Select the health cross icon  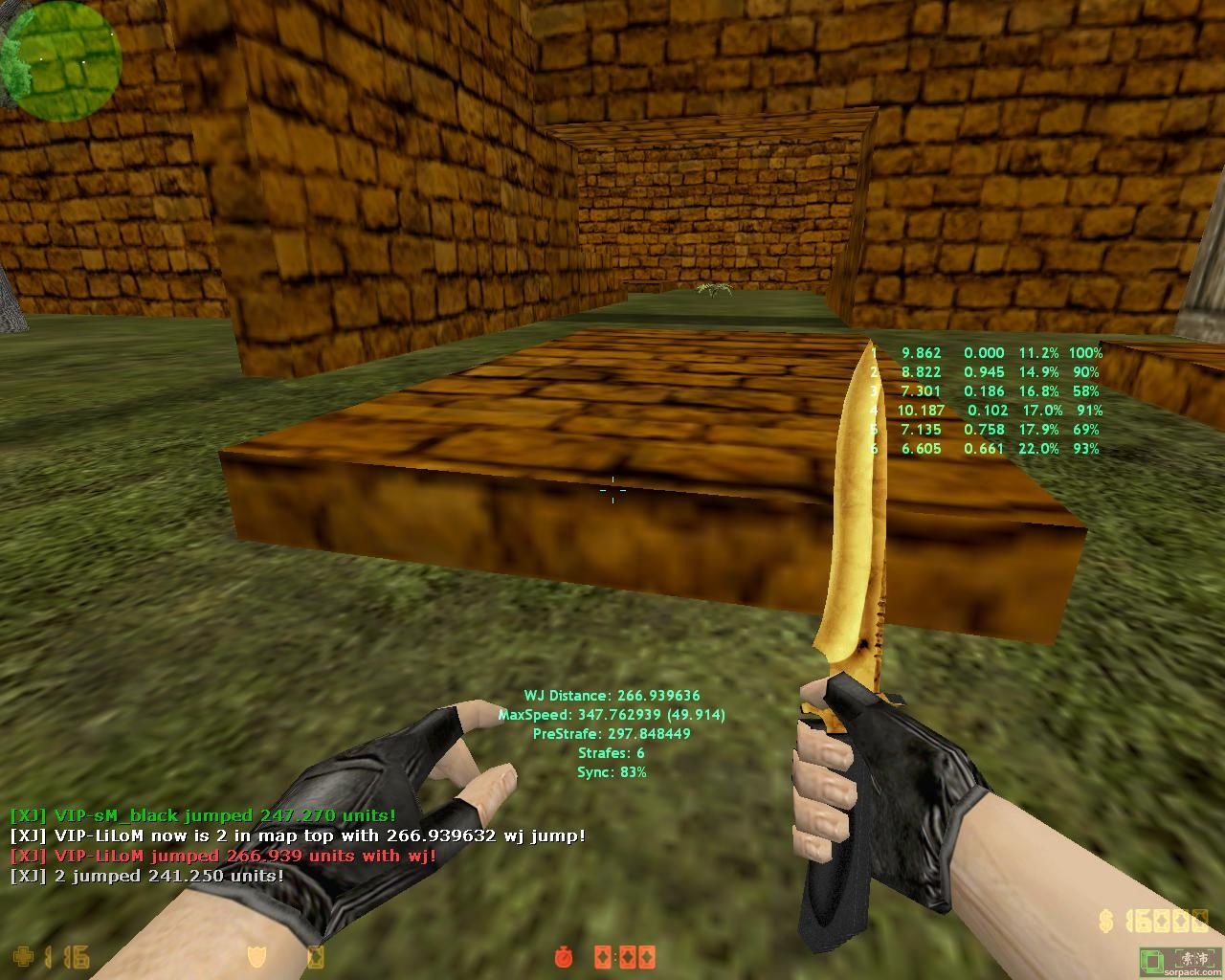[x=22, y=956]
